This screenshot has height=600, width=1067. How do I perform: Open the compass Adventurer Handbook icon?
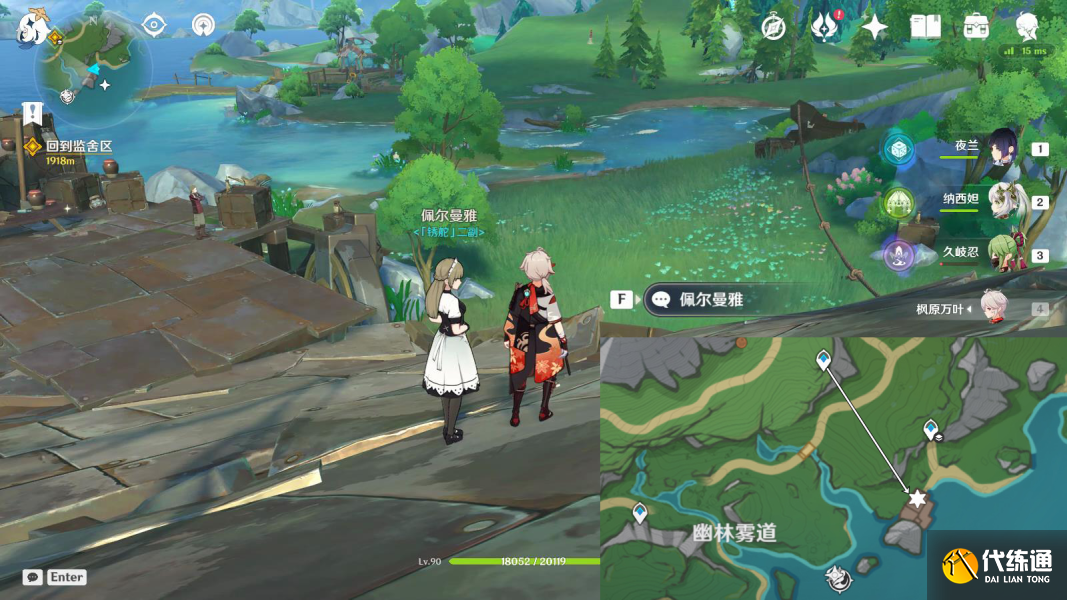pos(773,27)
